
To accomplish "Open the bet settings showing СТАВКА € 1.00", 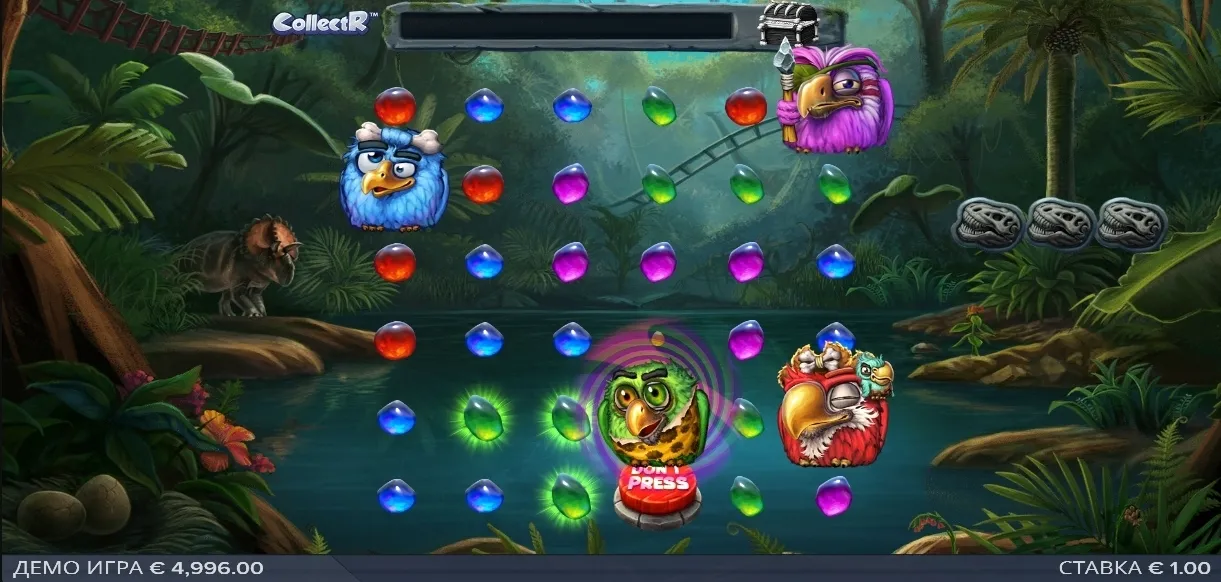I will coord(1136,568).
